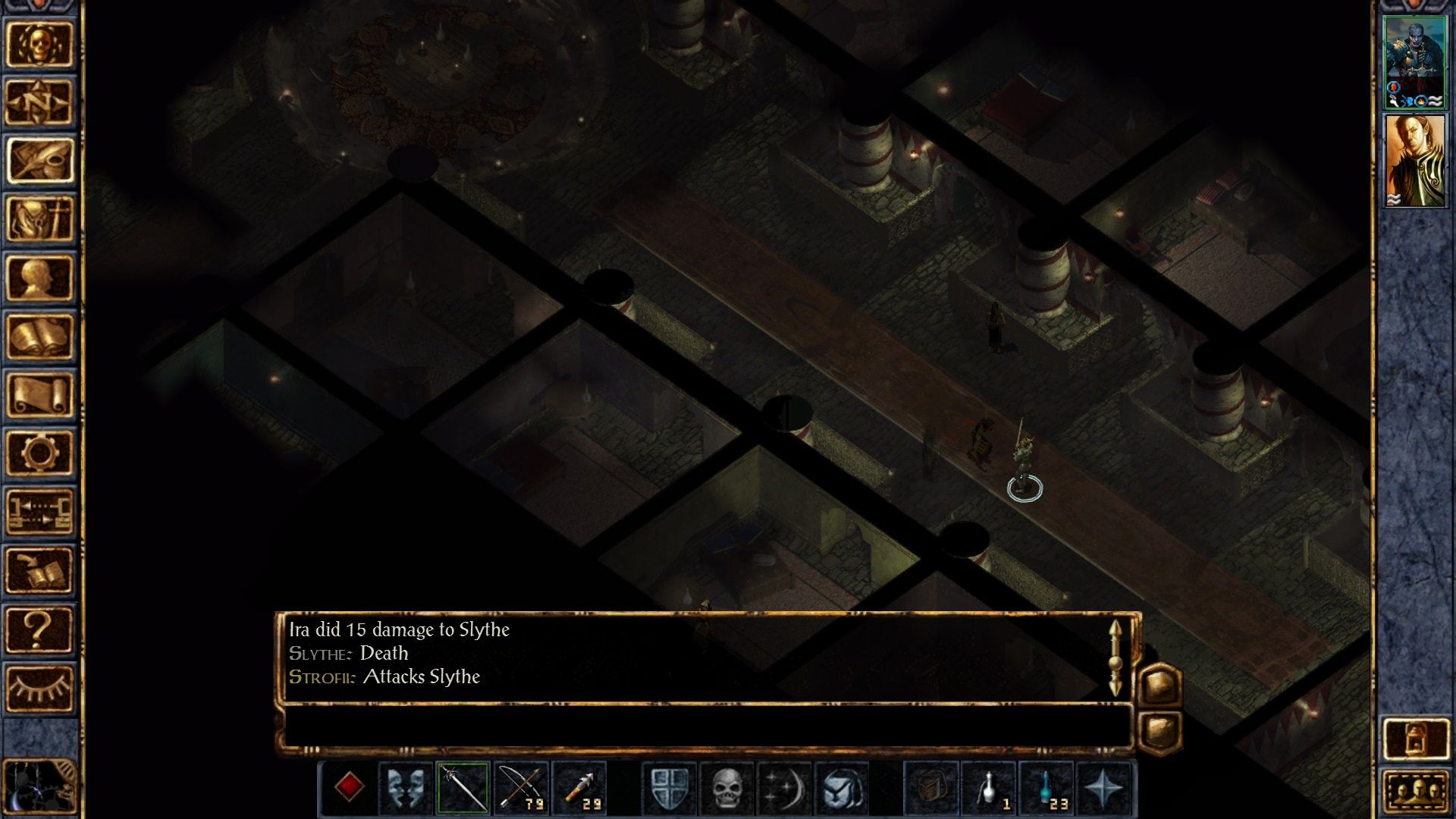Select the armored blue-skinned character portrait

click(x=1415, y=62)
